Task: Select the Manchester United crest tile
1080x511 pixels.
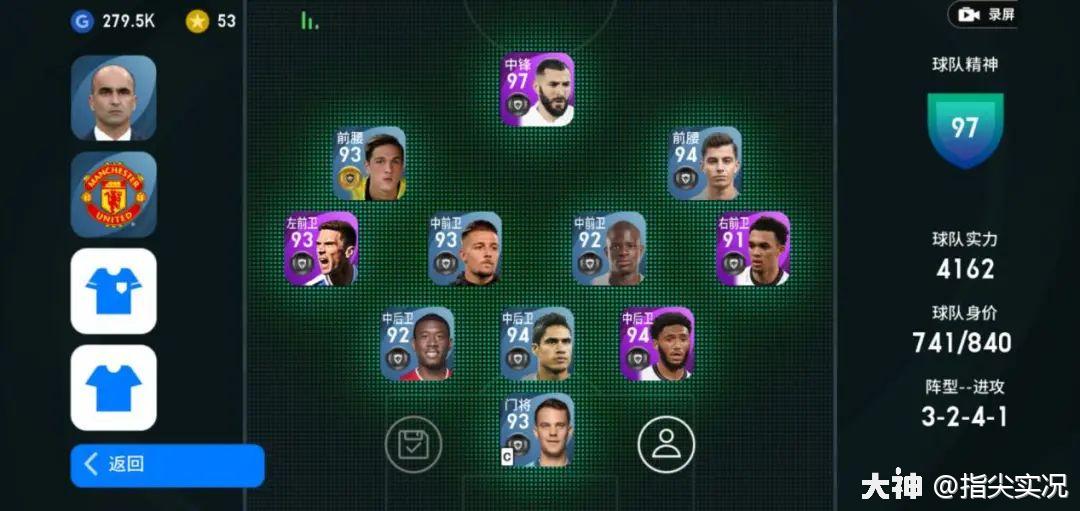Action: [113, 194]
